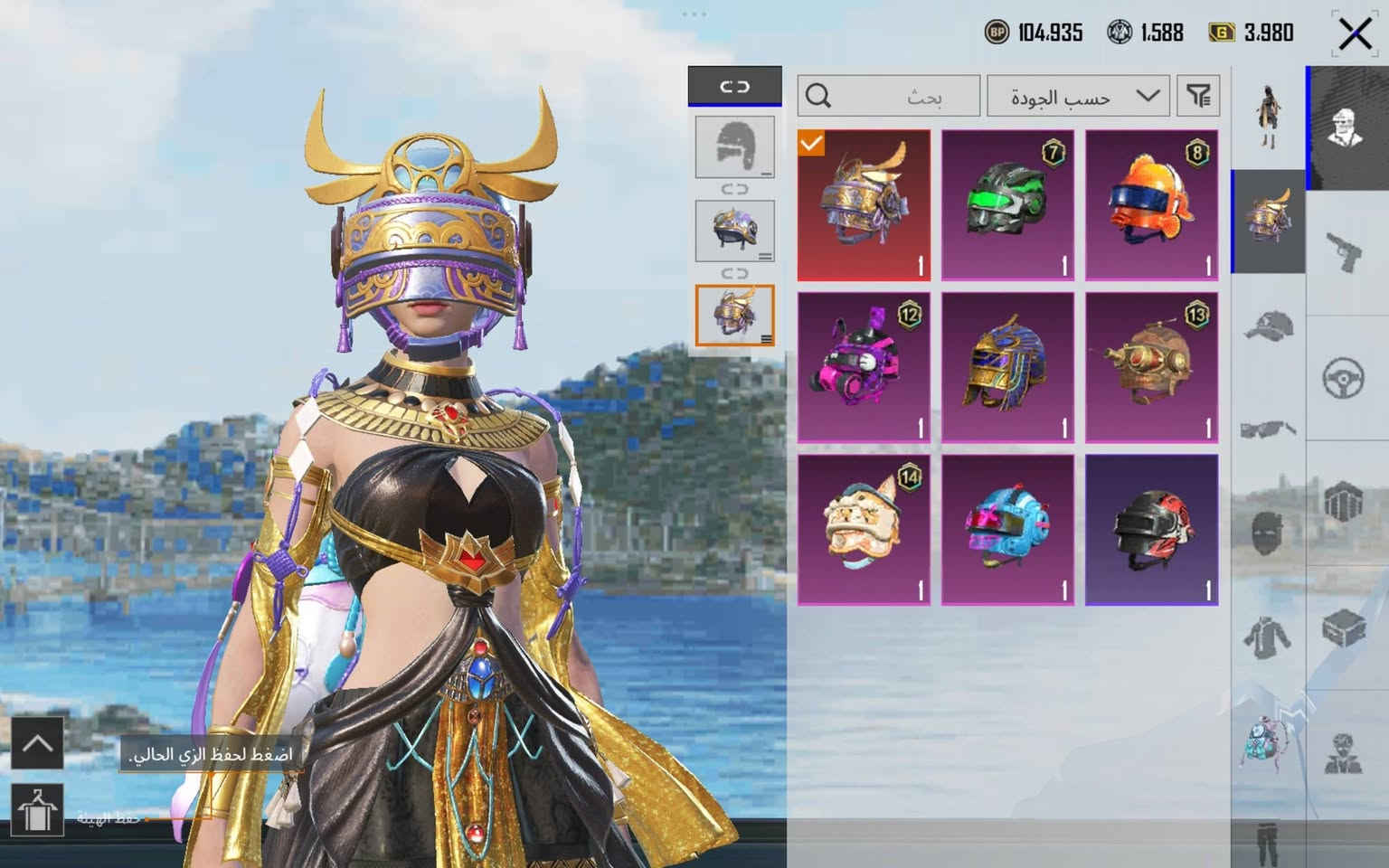Select the blue and gold pharaoh helmet
The image size is (1389, 868).
tap(1007, 367)
